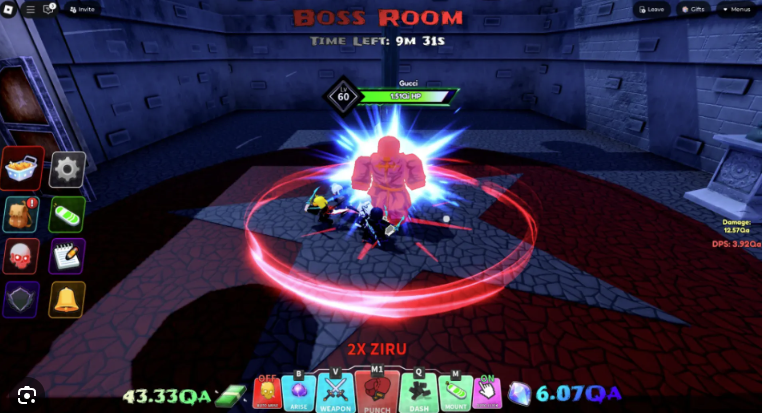This screenshot has width=763, height=413.
Task: Open the dark shield menu icon
Action: point(22,299)
